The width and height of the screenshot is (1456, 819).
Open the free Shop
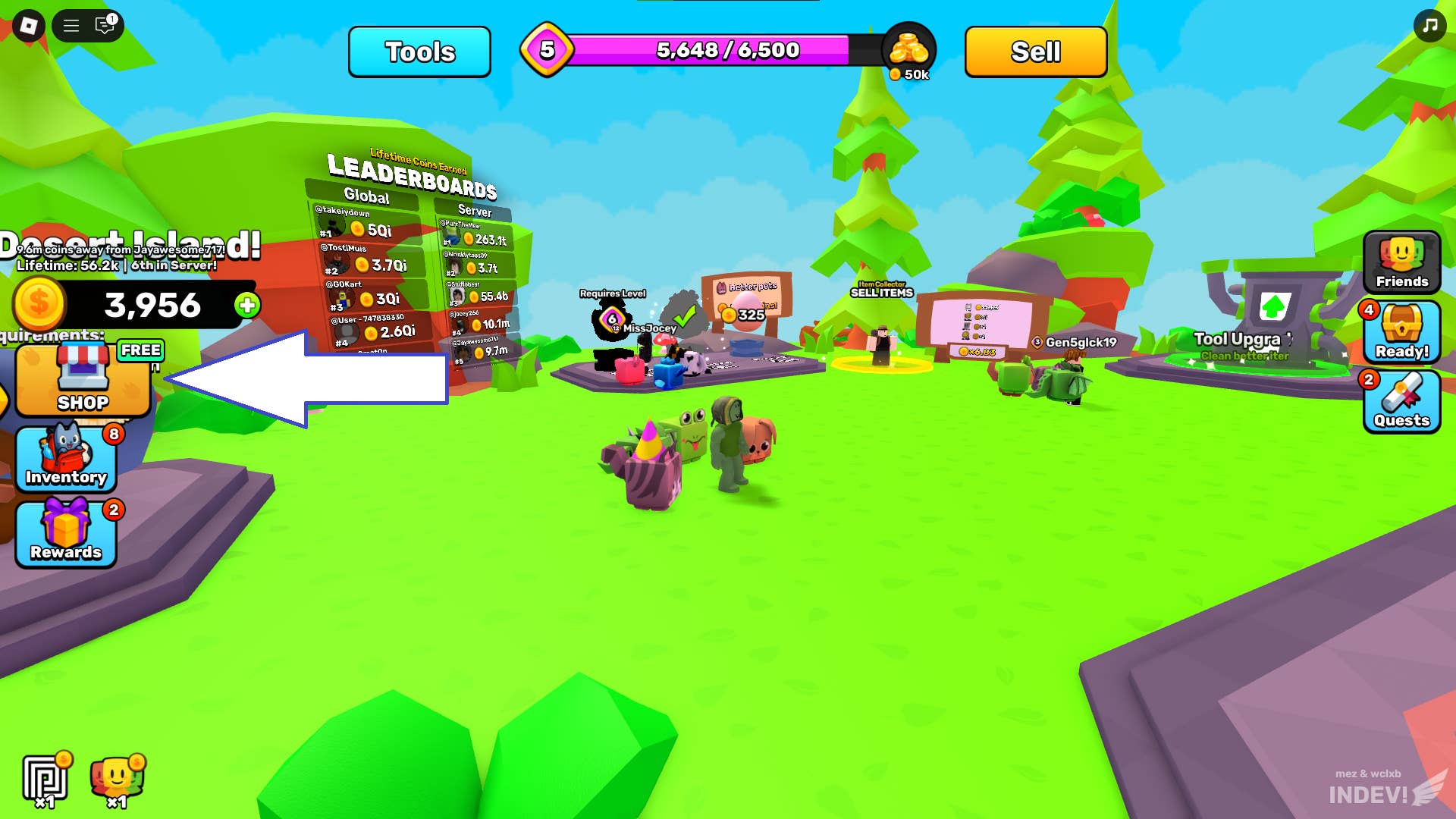83,379
